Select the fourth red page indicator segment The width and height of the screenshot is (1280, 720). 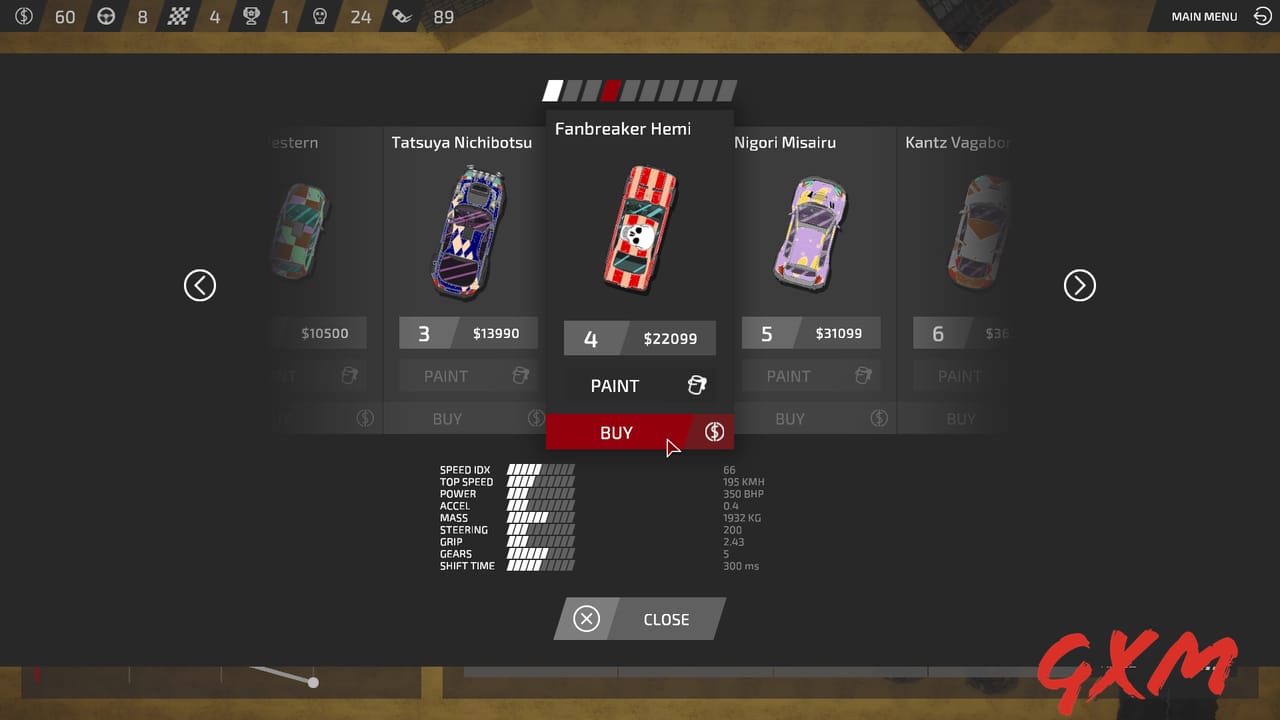[x=612, y=90]
